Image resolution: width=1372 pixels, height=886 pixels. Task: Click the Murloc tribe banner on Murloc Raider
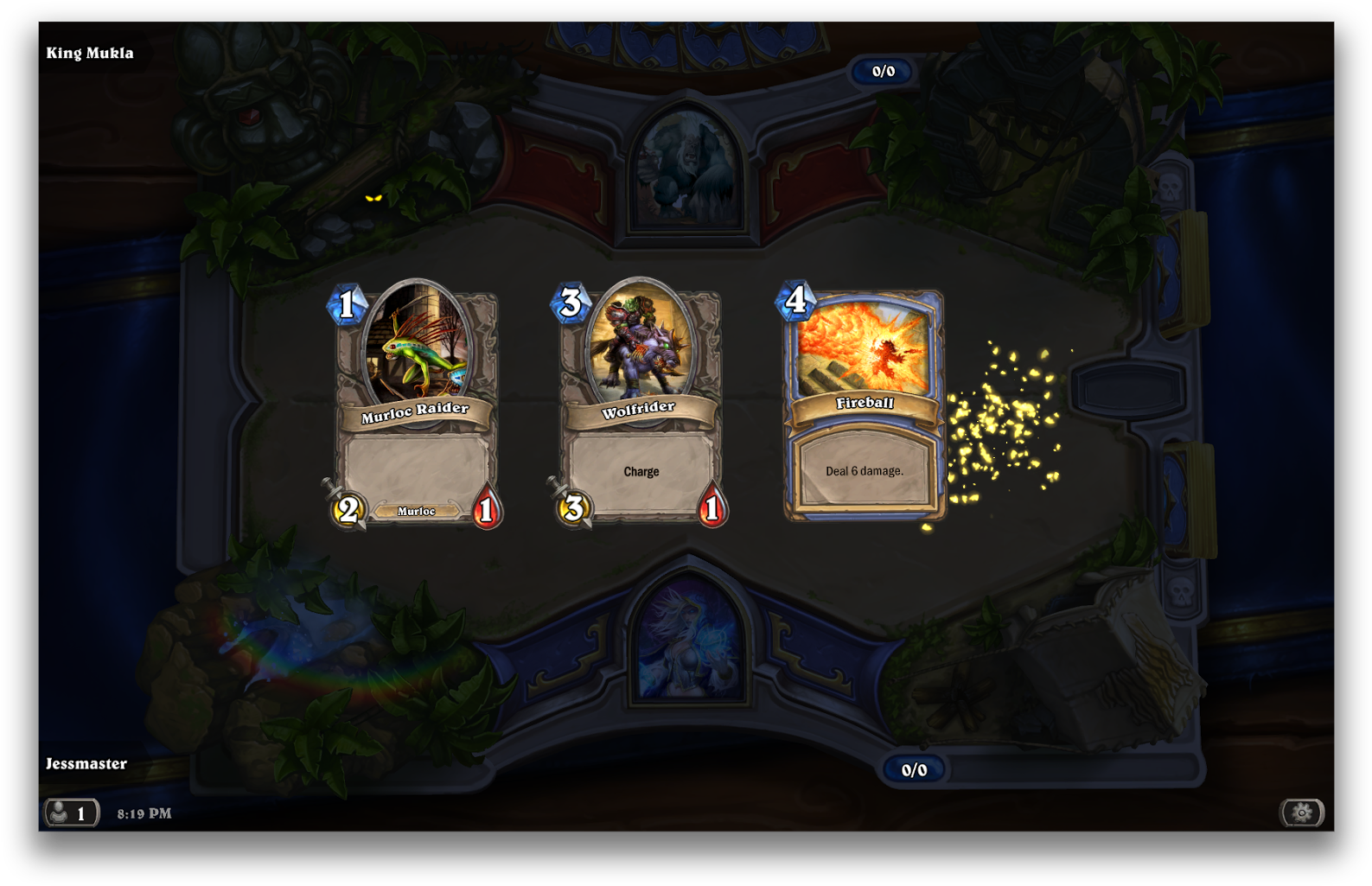pyautogui.click(x=415, y=512)
